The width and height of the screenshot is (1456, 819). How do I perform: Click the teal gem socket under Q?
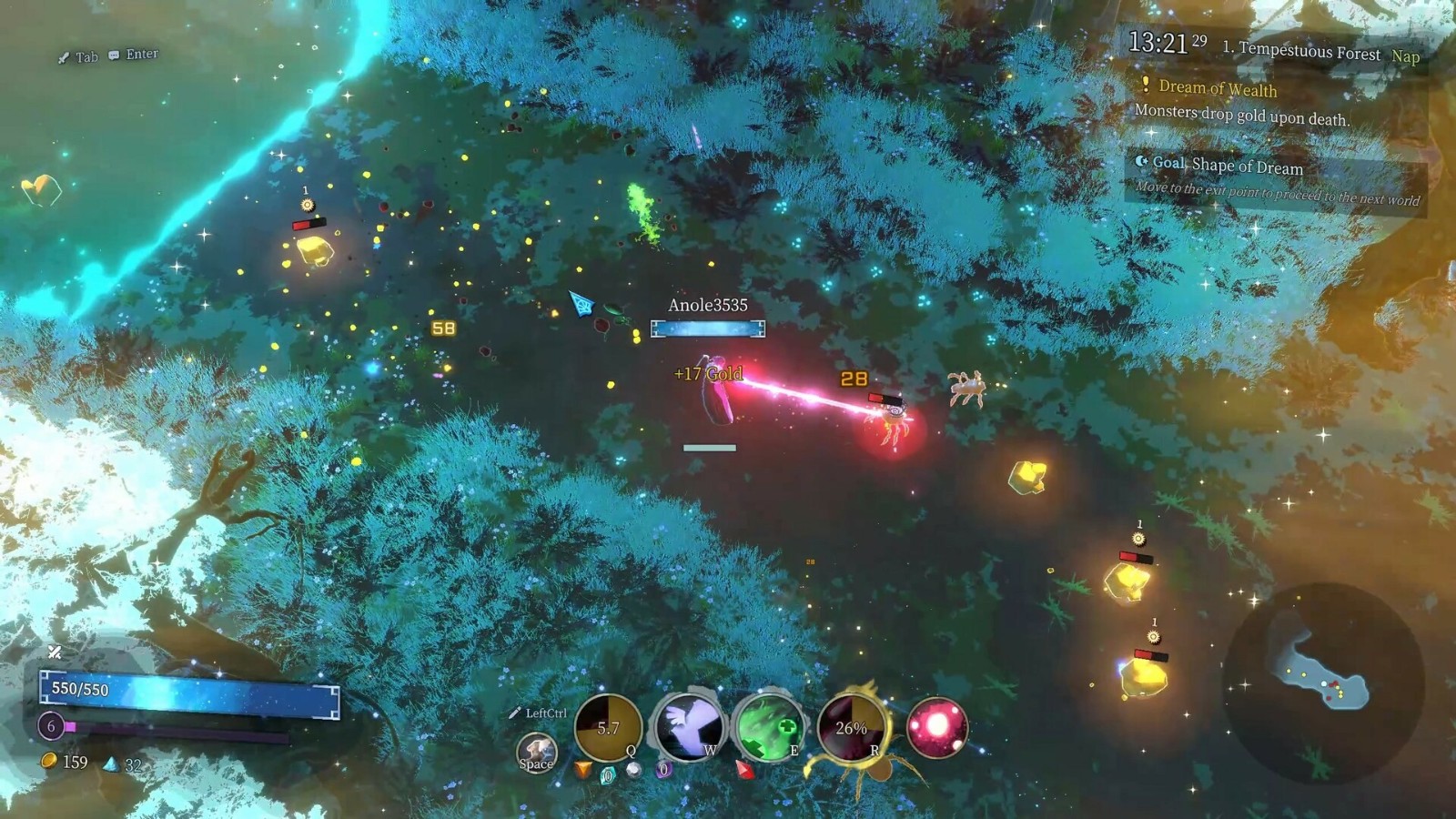[x=608, y=774]
